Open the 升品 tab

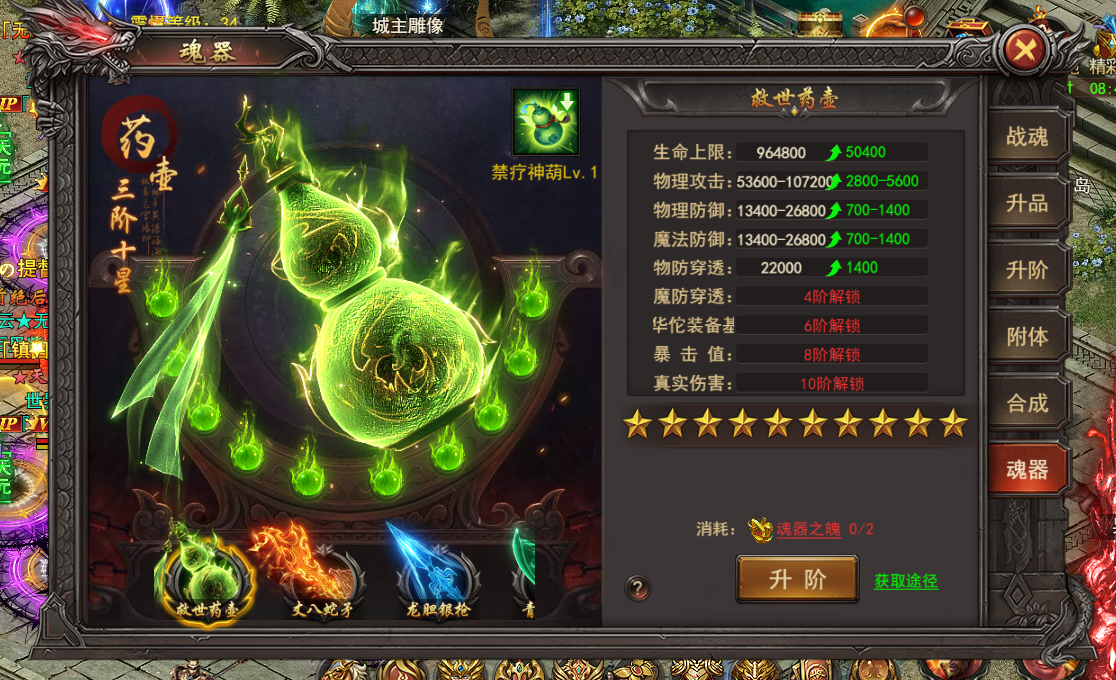pos(1027,203)
